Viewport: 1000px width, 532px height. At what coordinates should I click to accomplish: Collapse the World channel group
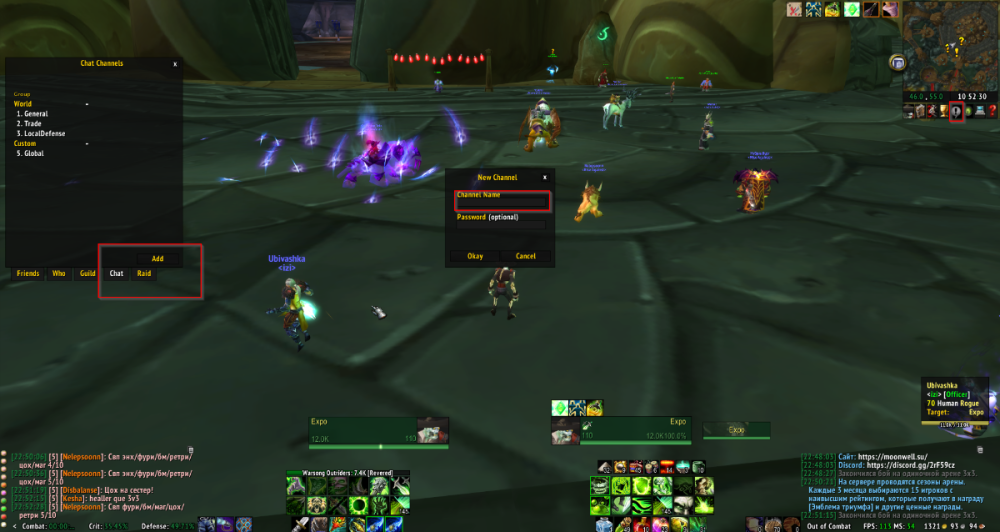87,104
